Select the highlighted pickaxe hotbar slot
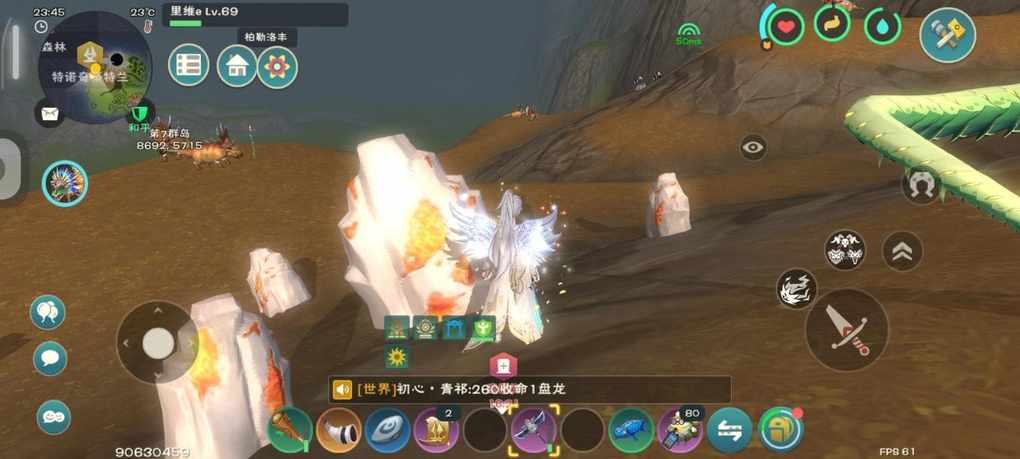1020x459 pixels. pyautogui.click(x=533, y=430)
